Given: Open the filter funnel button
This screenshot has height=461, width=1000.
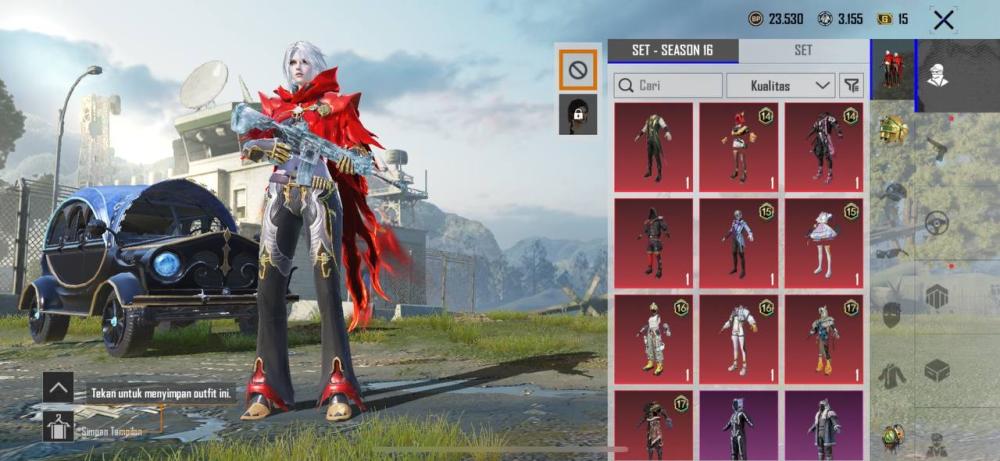Looking at the screenshot, I should 851,86.
